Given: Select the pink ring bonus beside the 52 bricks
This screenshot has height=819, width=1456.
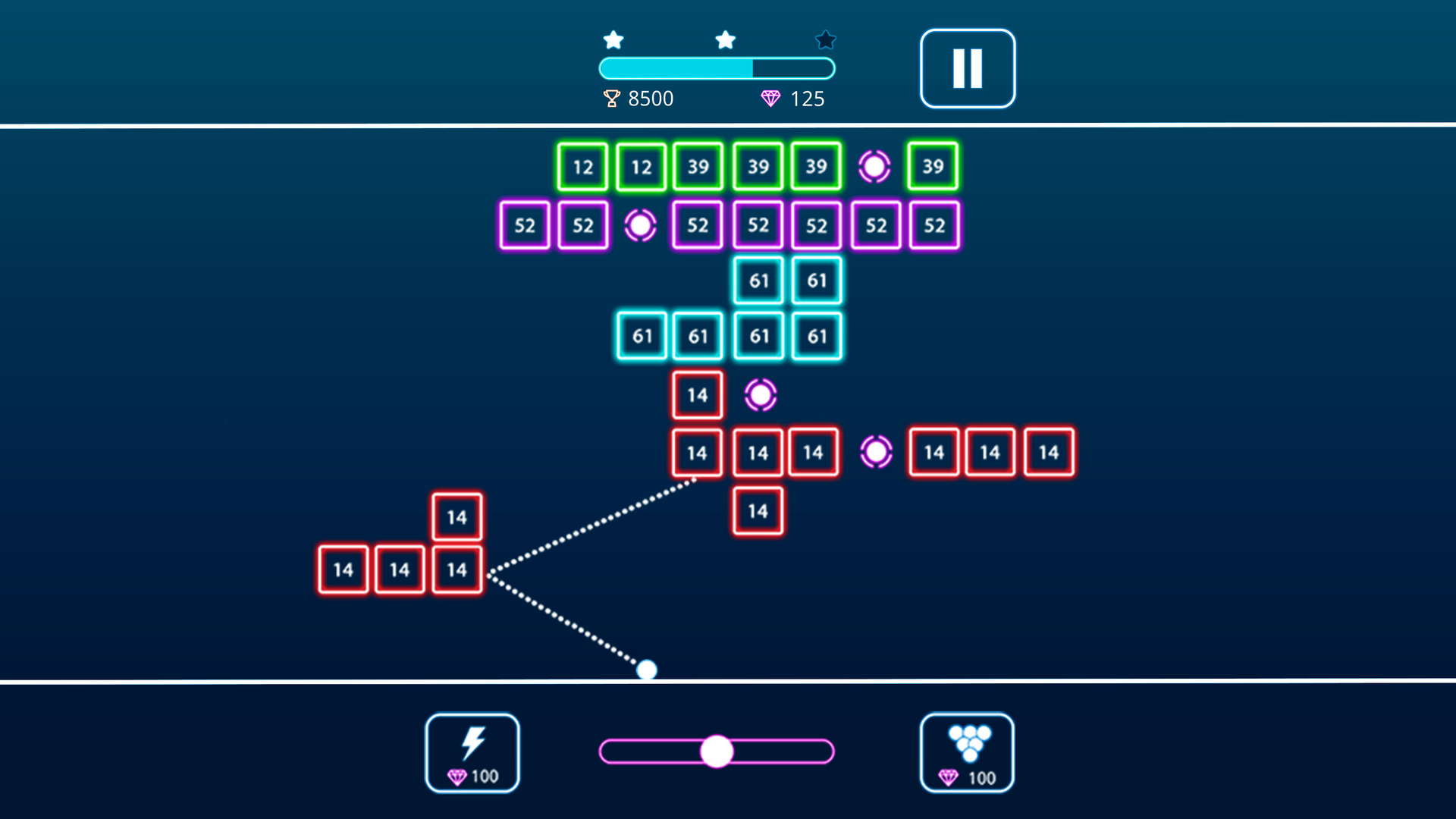Looking at the screenshot, I should click(639, 224).
